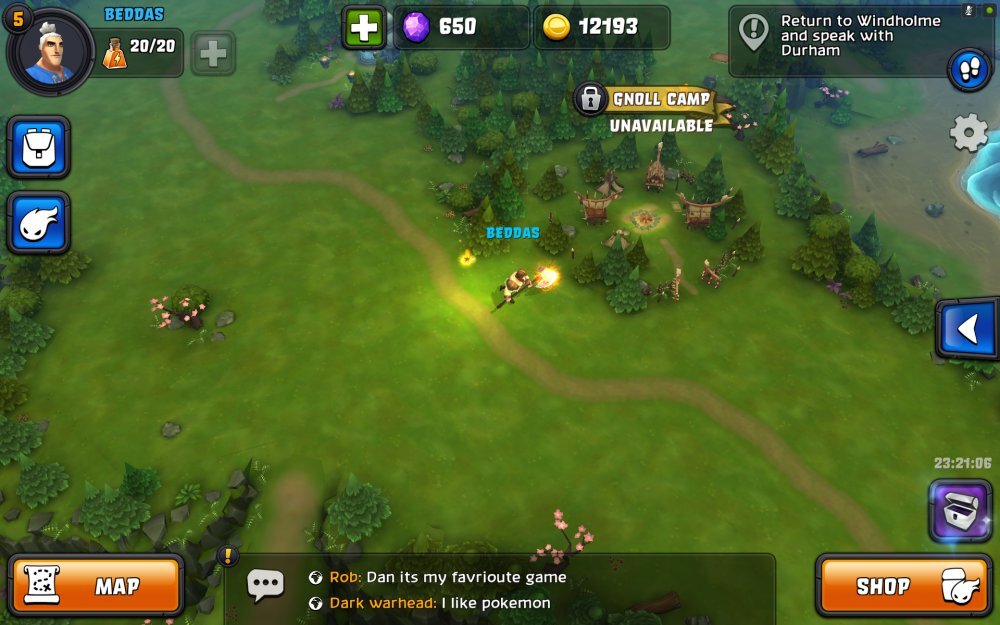Open the chat speech bubble icon

point(265,585)
